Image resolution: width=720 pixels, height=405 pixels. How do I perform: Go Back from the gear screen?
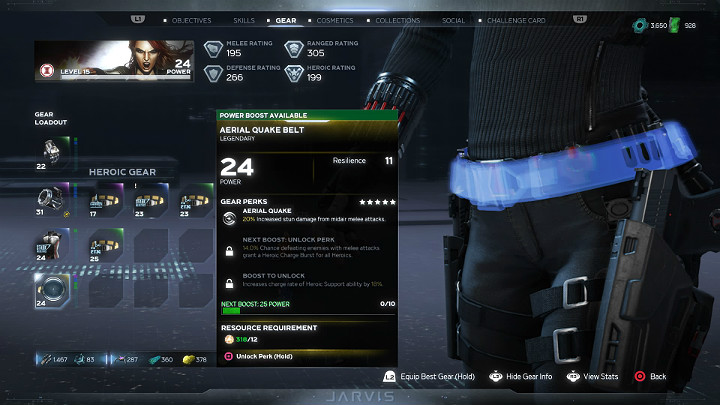[650, 376]
